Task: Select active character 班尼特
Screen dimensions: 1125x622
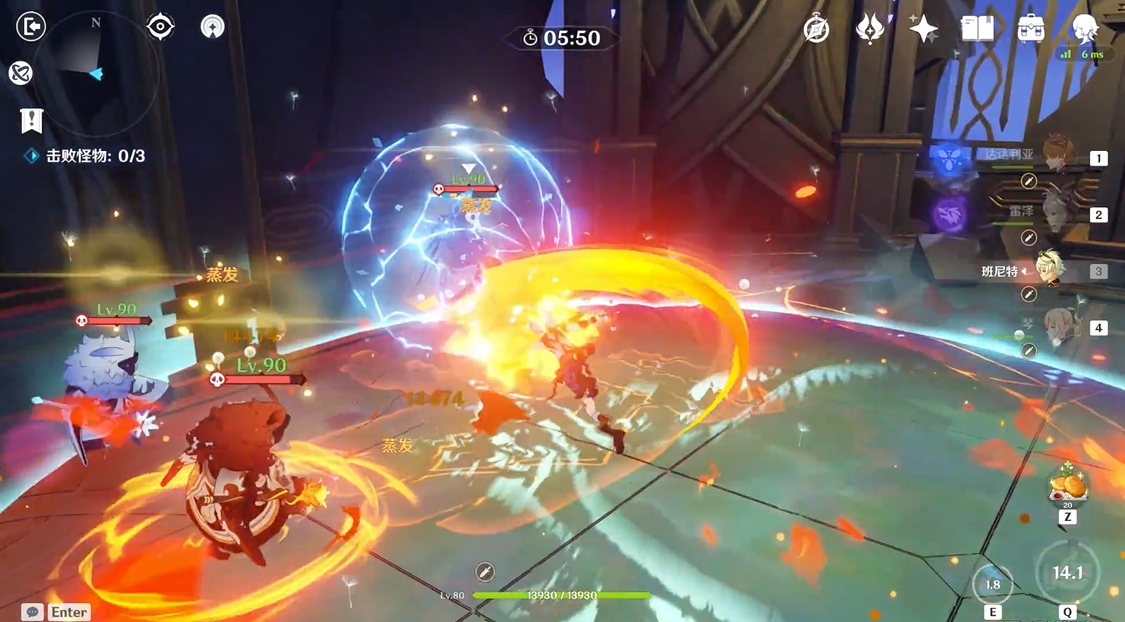Action: point(1051,270)
